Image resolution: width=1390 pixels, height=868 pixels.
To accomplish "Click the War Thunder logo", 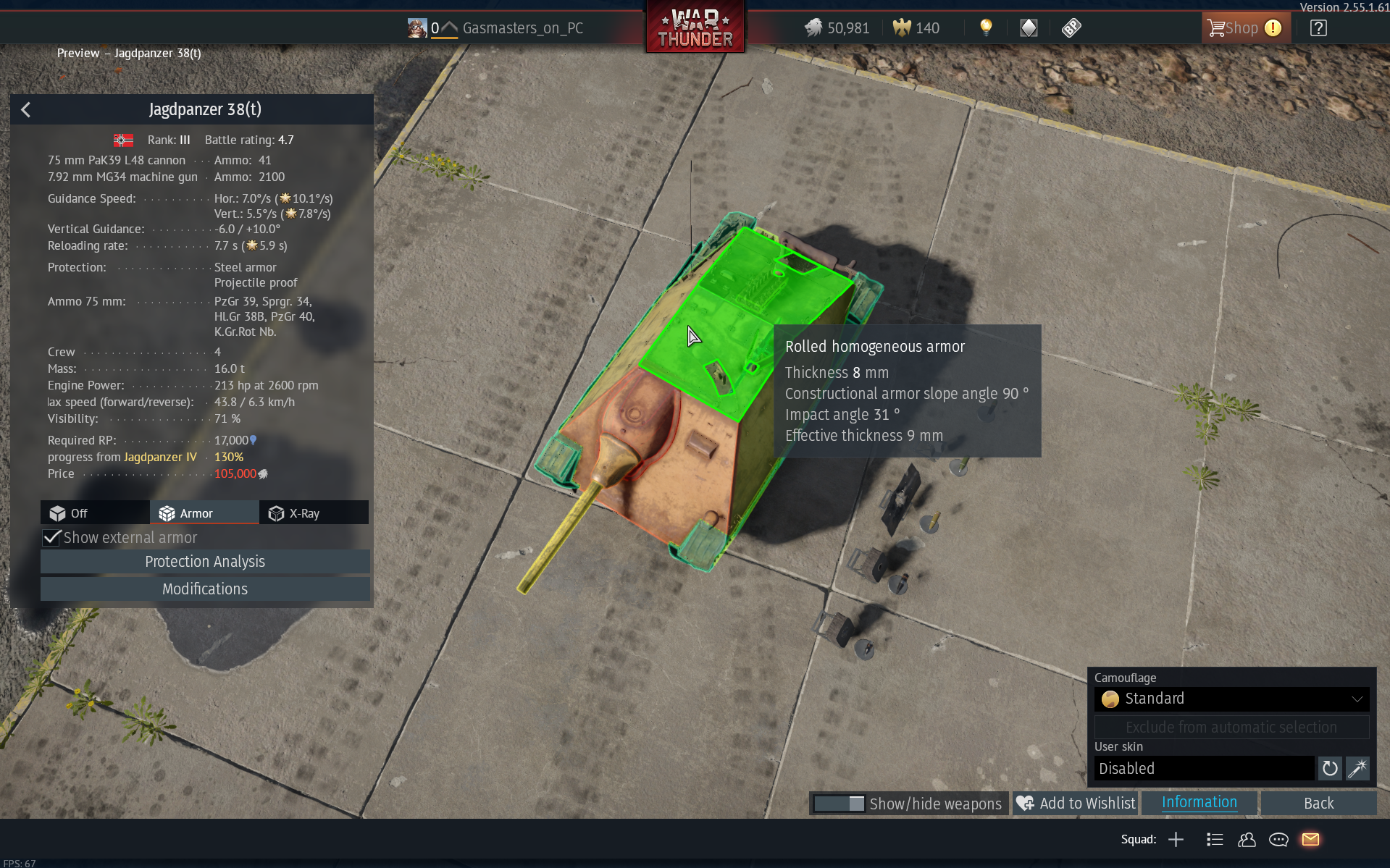I will click(695, 29).
